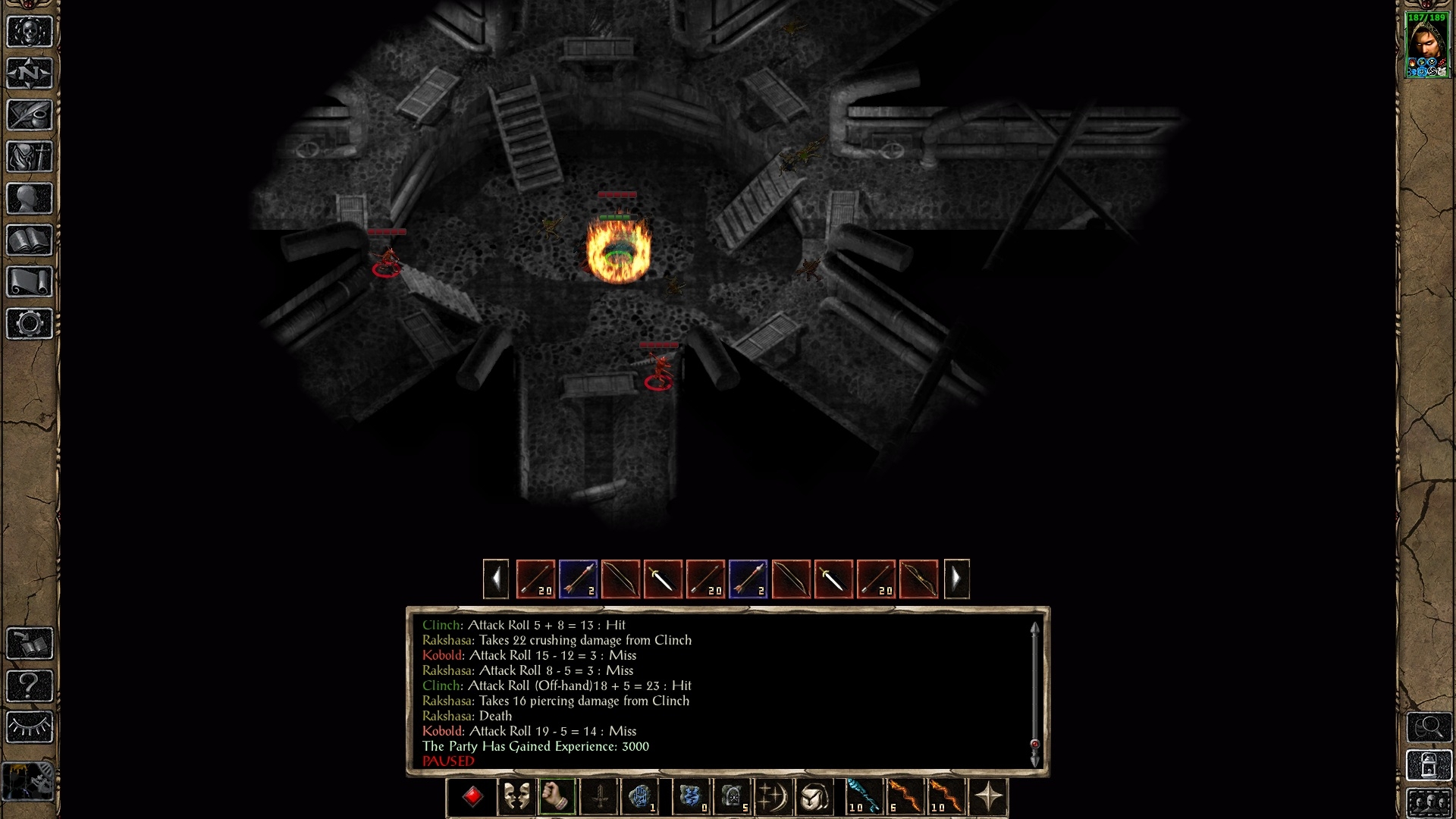
Task: Select the character portrait
Action: 1427,45
